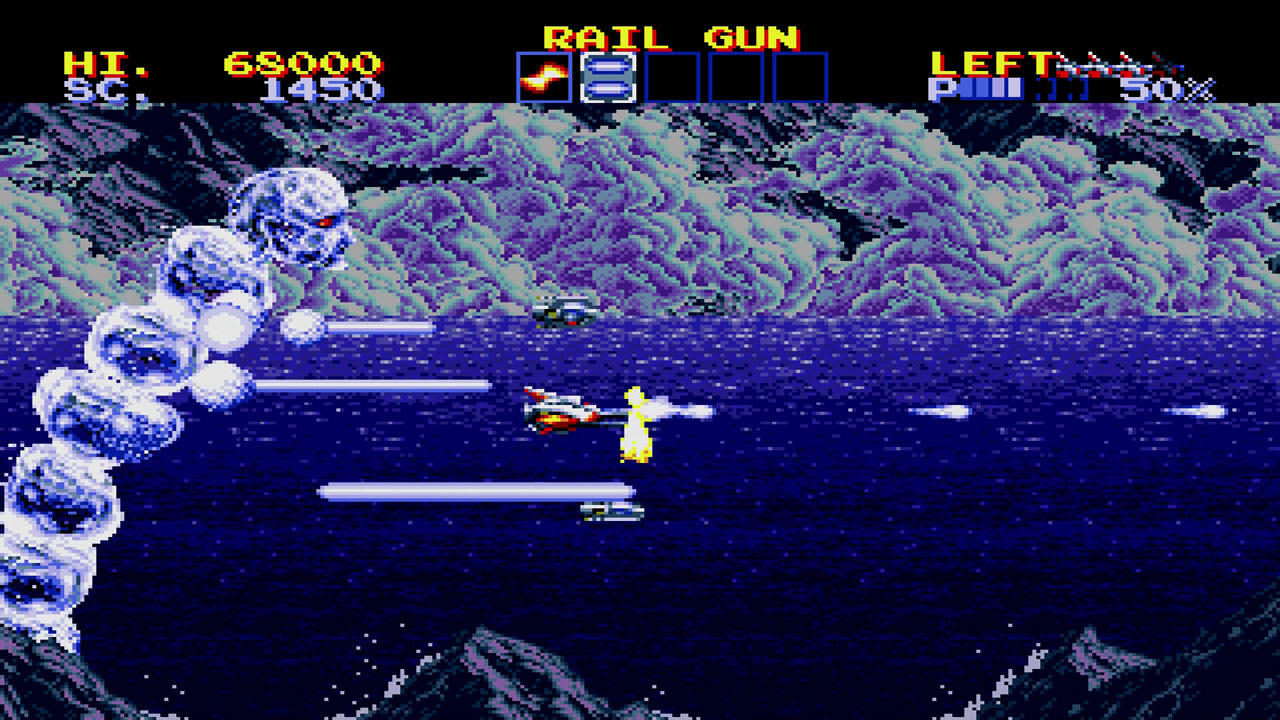Click the last empty weapon slot
This screenshot has height=720, width=1280.
point(800,77)
